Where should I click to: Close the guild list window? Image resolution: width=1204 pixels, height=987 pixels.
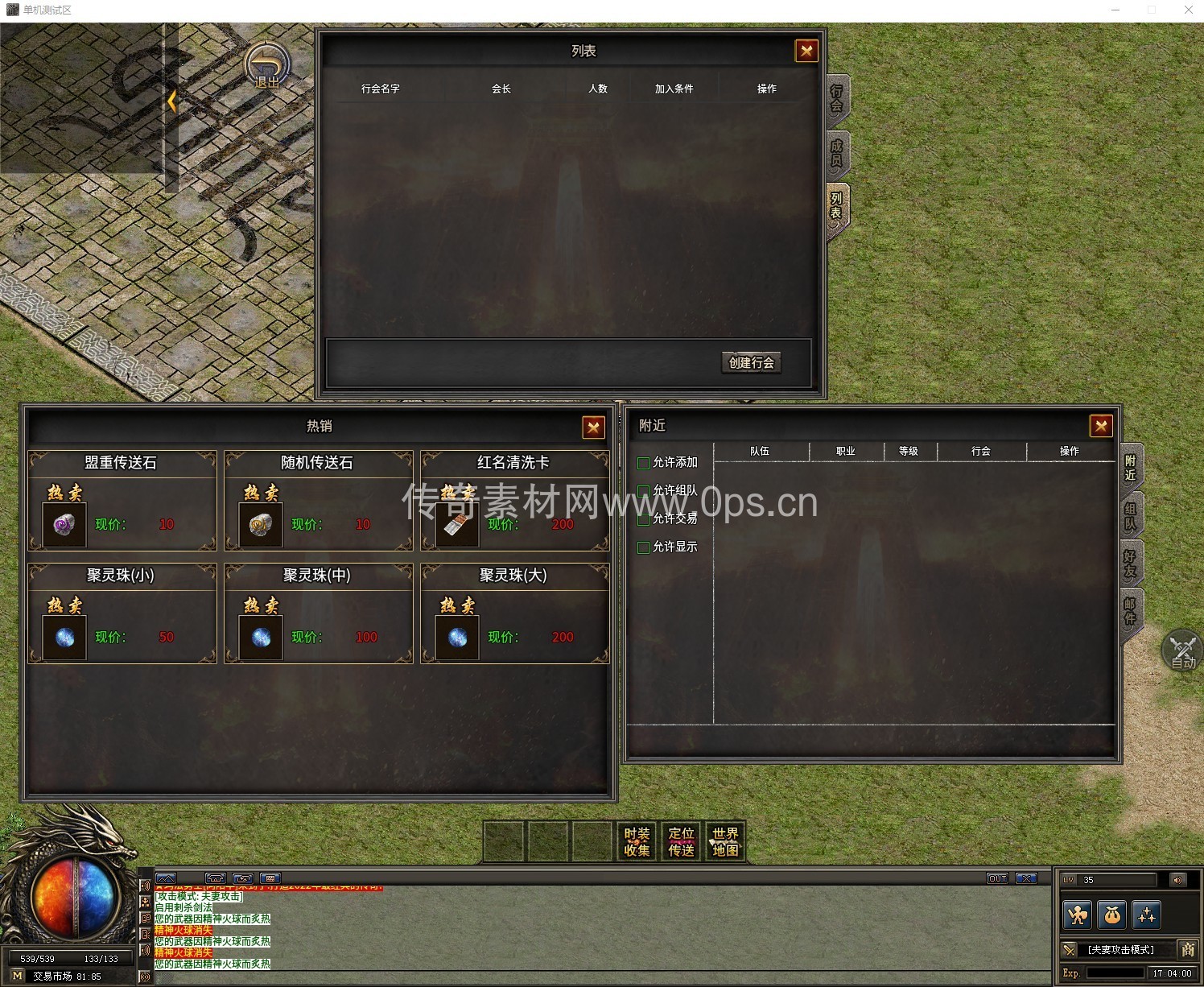pos(806,52)
